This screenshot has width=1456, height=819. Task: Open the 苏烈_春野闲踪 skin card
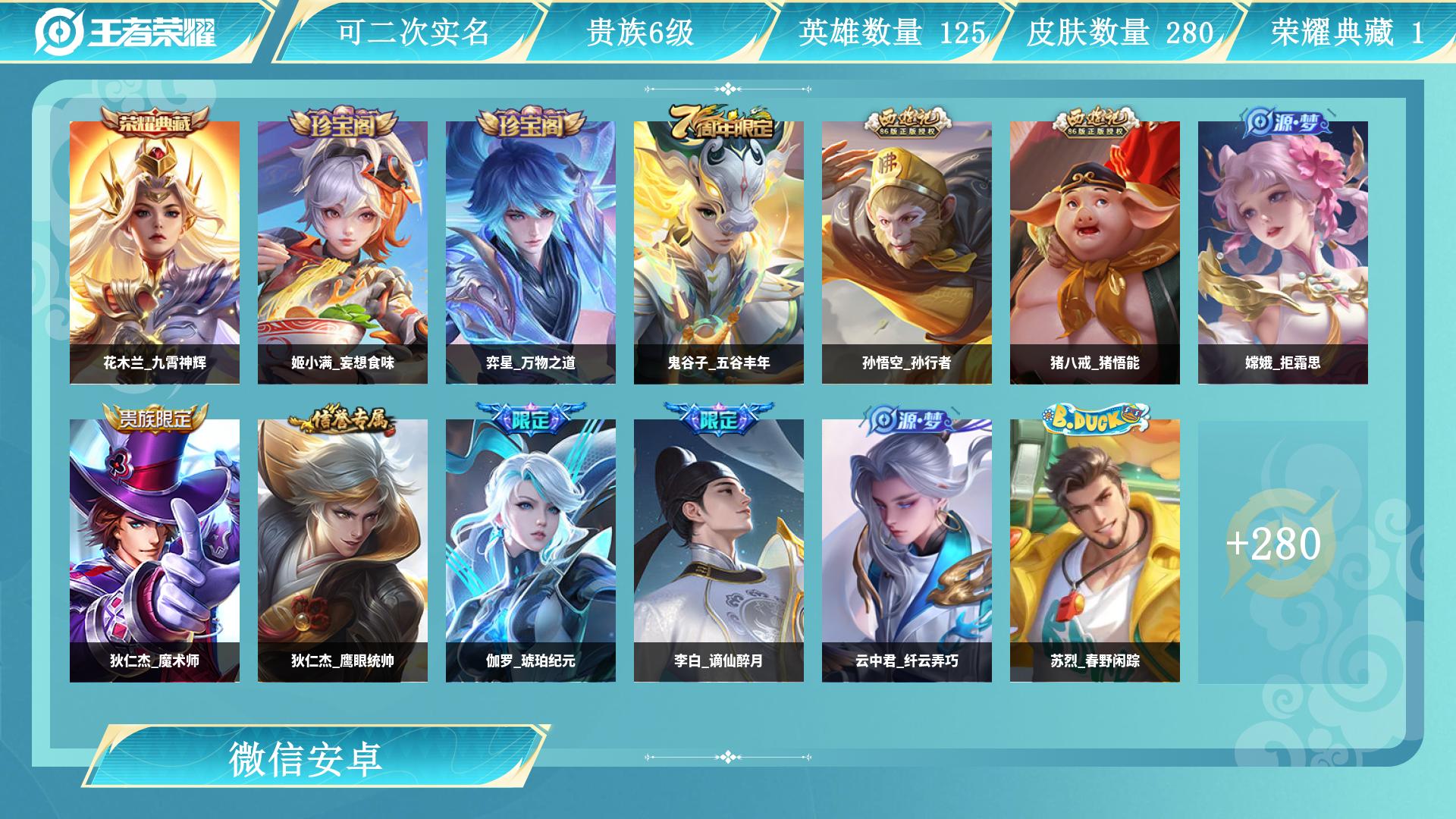(x=1095, y=551)
